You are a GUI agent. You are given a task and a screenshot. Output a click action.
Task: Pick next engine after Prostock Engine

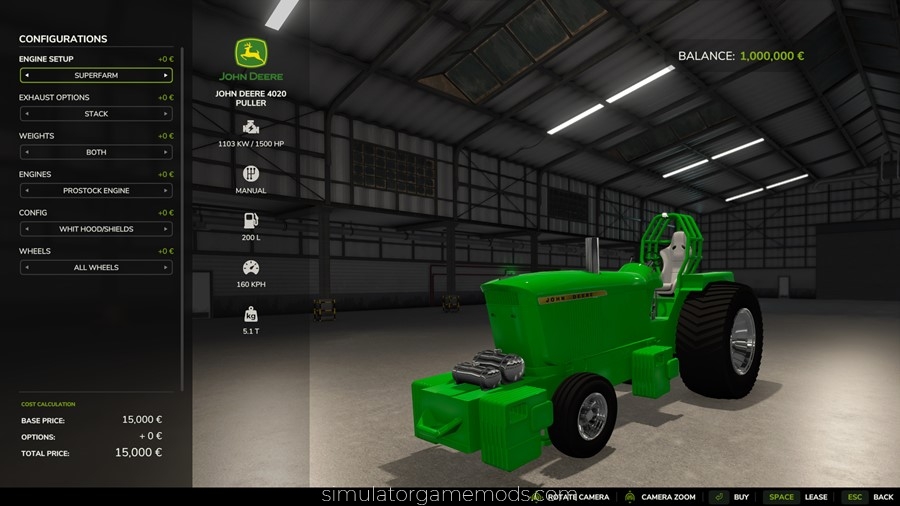click(x=166, y=190)
